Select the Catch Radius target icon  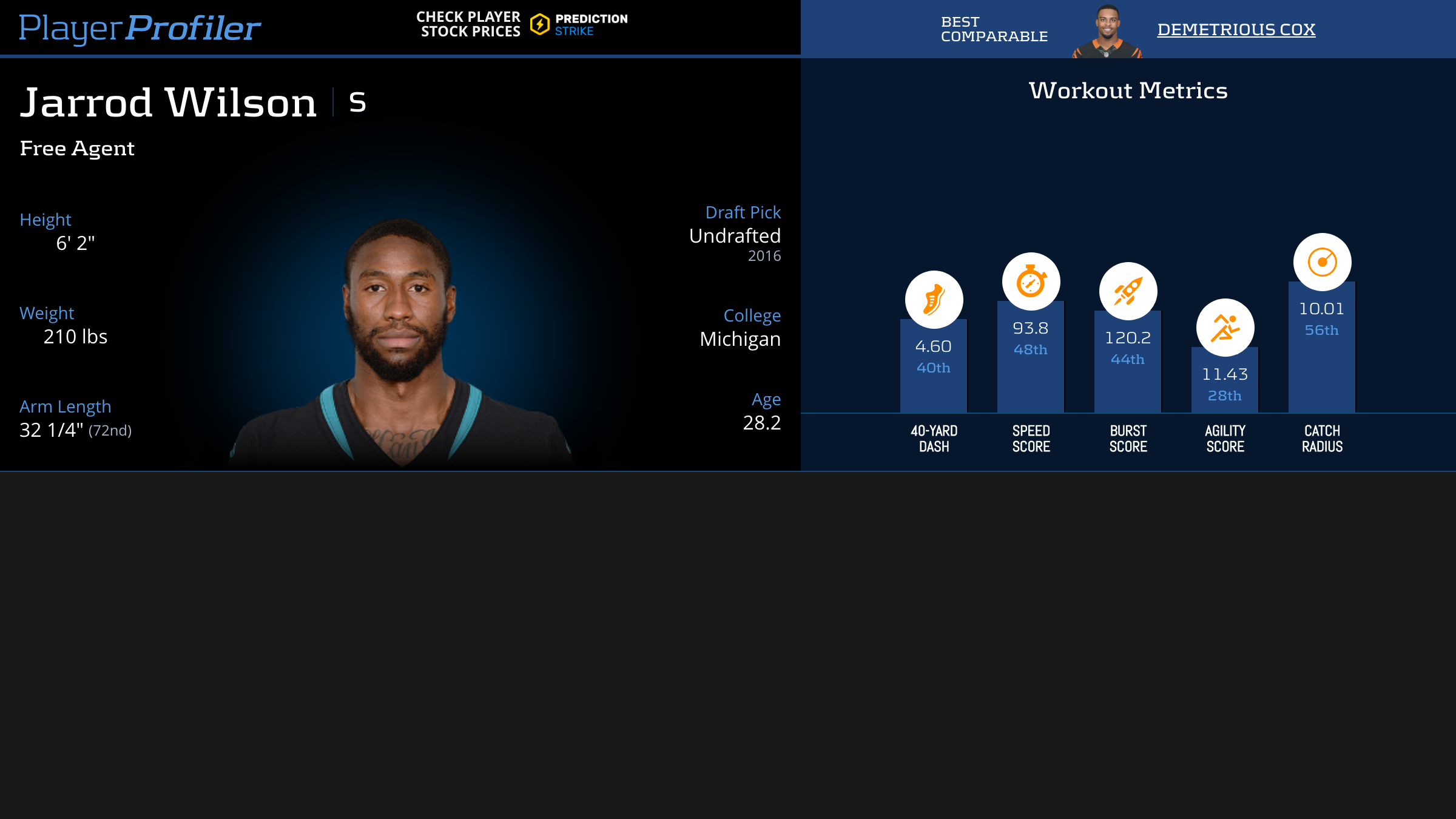(1322, 262)
